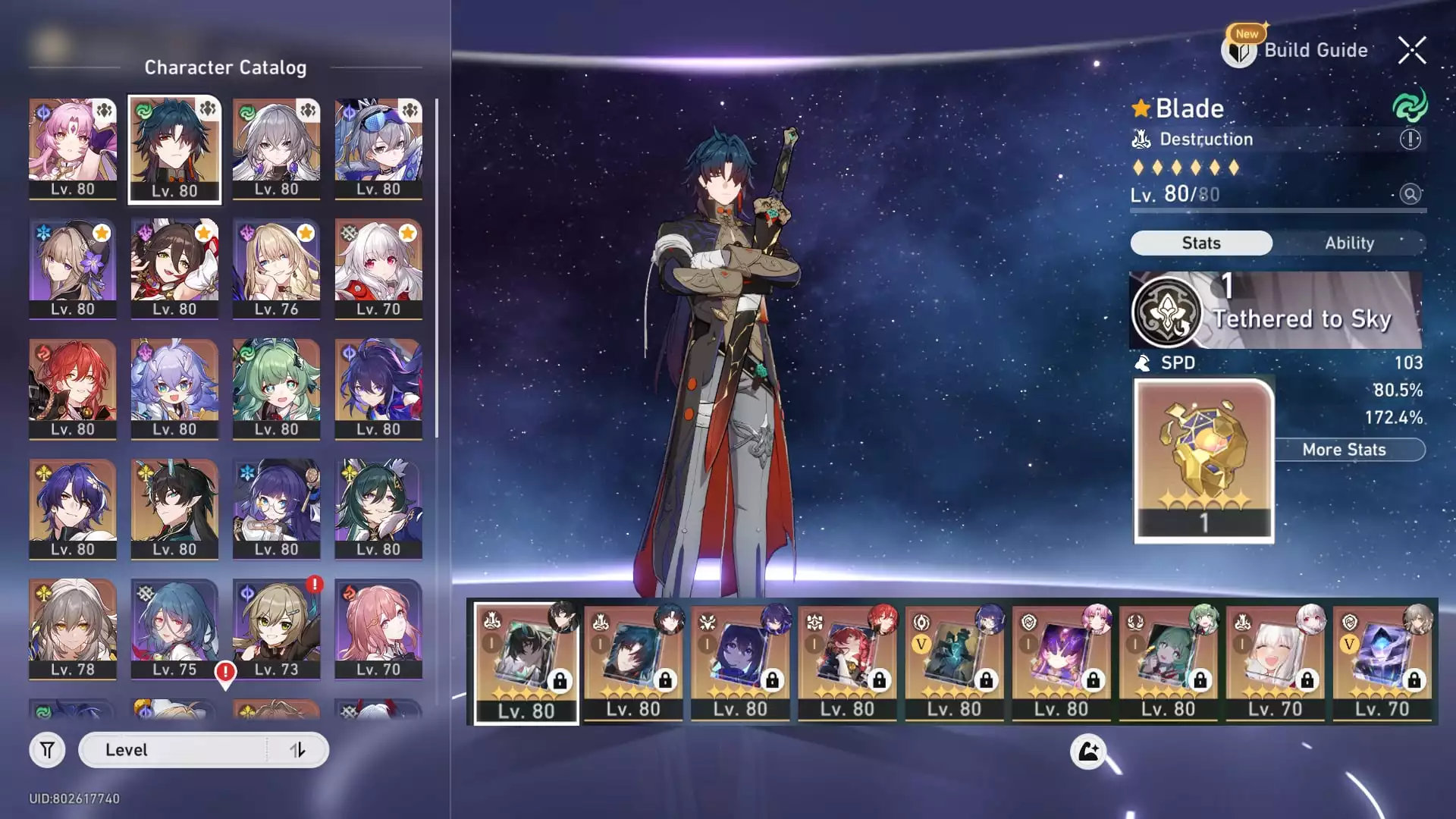Open the Tethered to Sky eidolon panel

click(1276, 311)
